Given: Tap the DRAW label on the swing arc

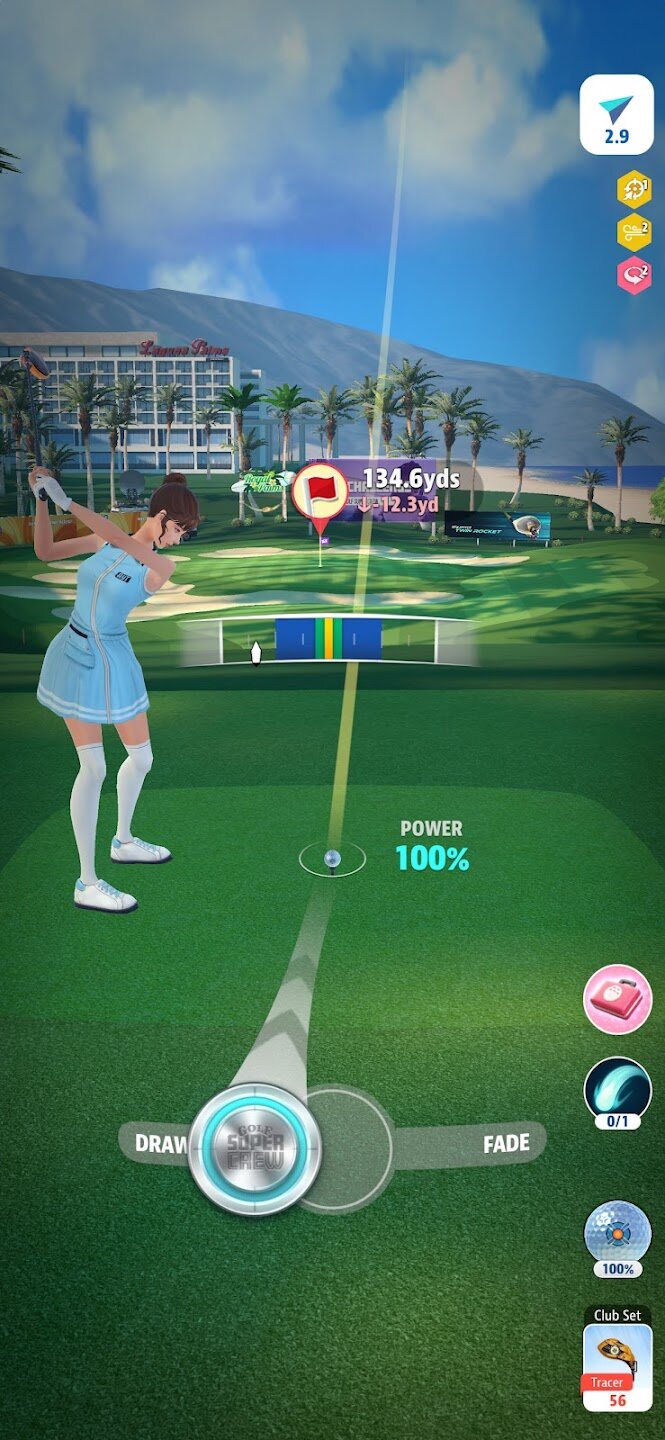Looking at the screenshot, I should (x=160, y=1144).
